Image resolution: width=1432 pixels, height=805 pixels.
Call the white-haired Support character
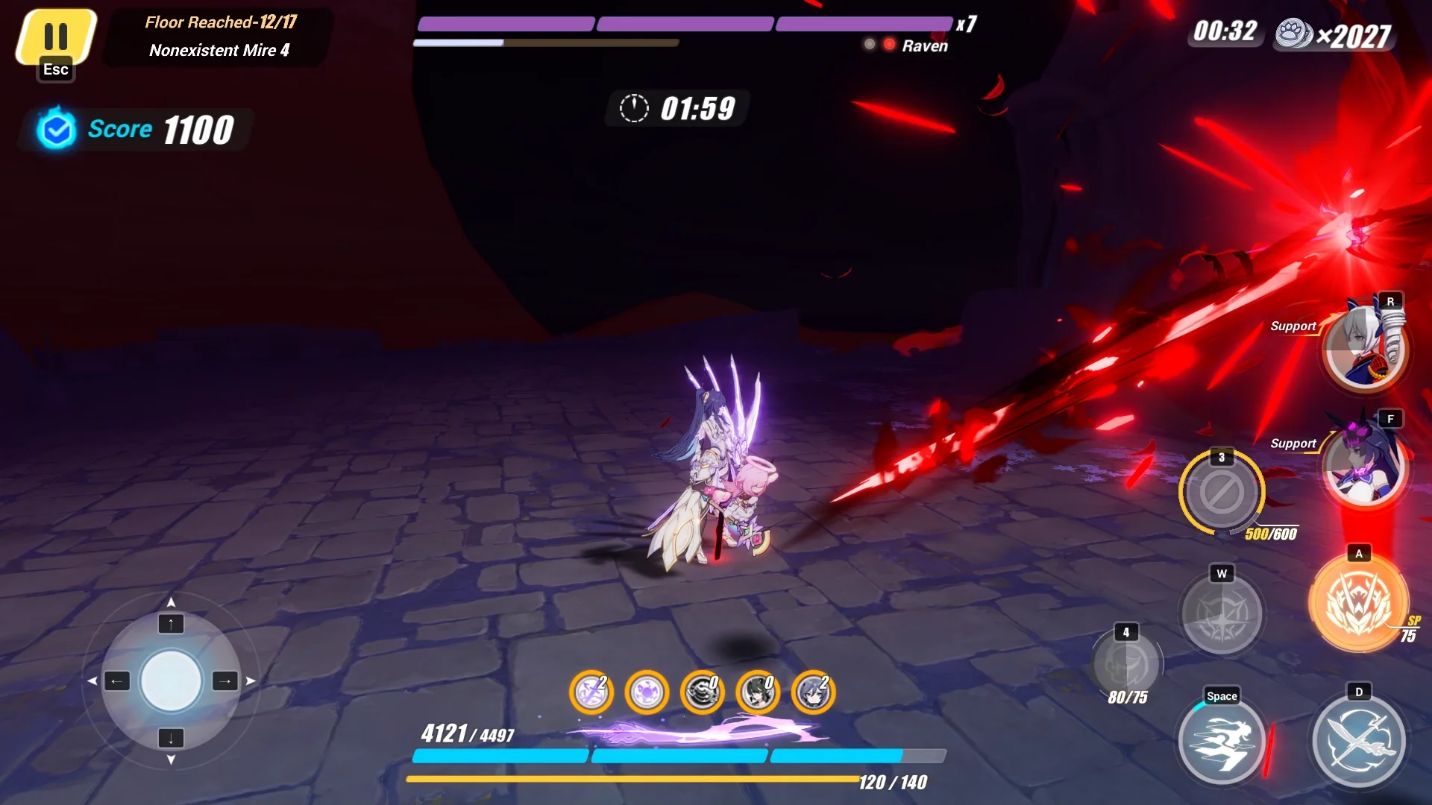tap(1365, 349)
